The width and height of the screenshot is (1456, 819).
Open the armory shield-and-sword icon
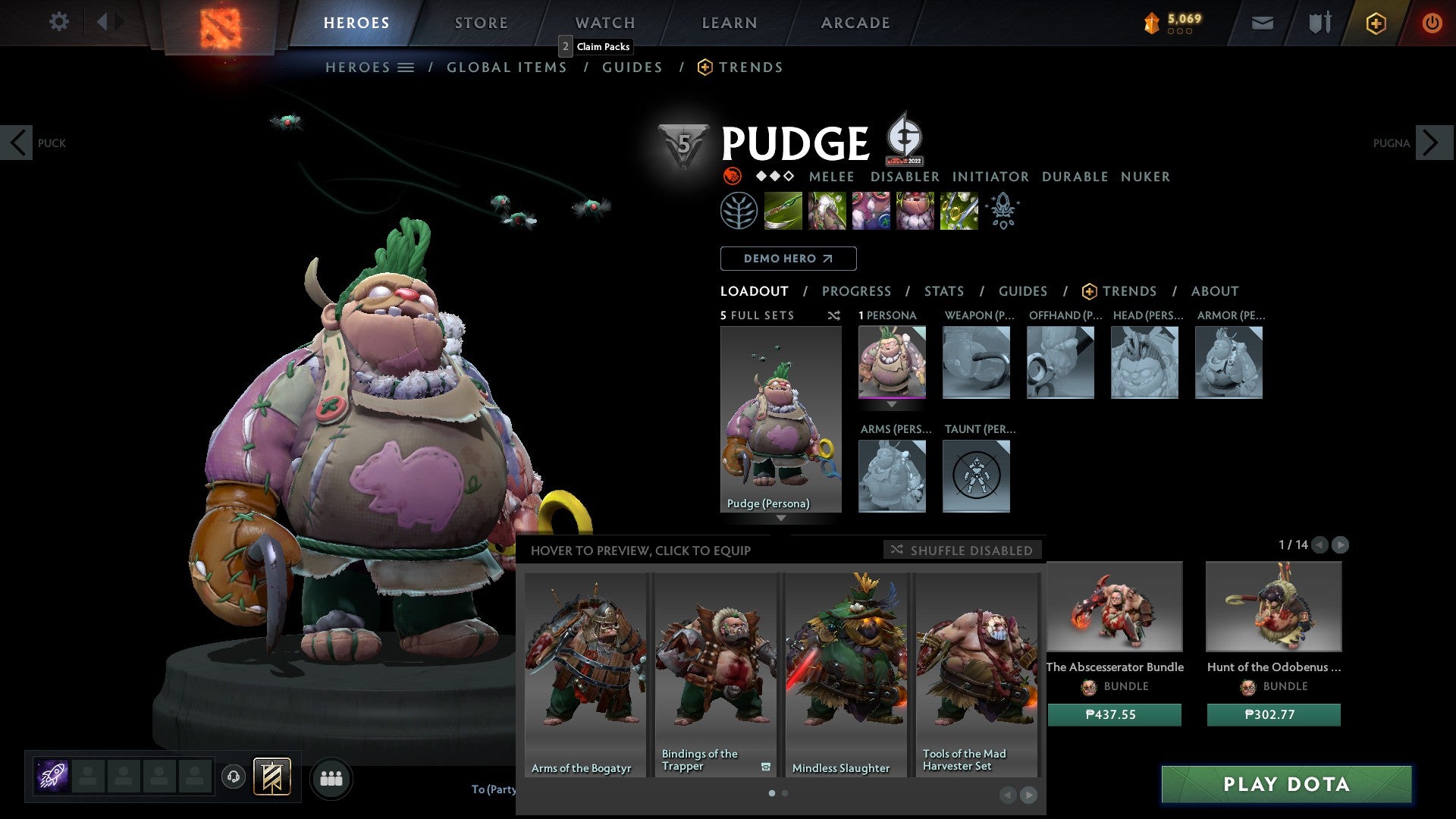pos(1319,23)
